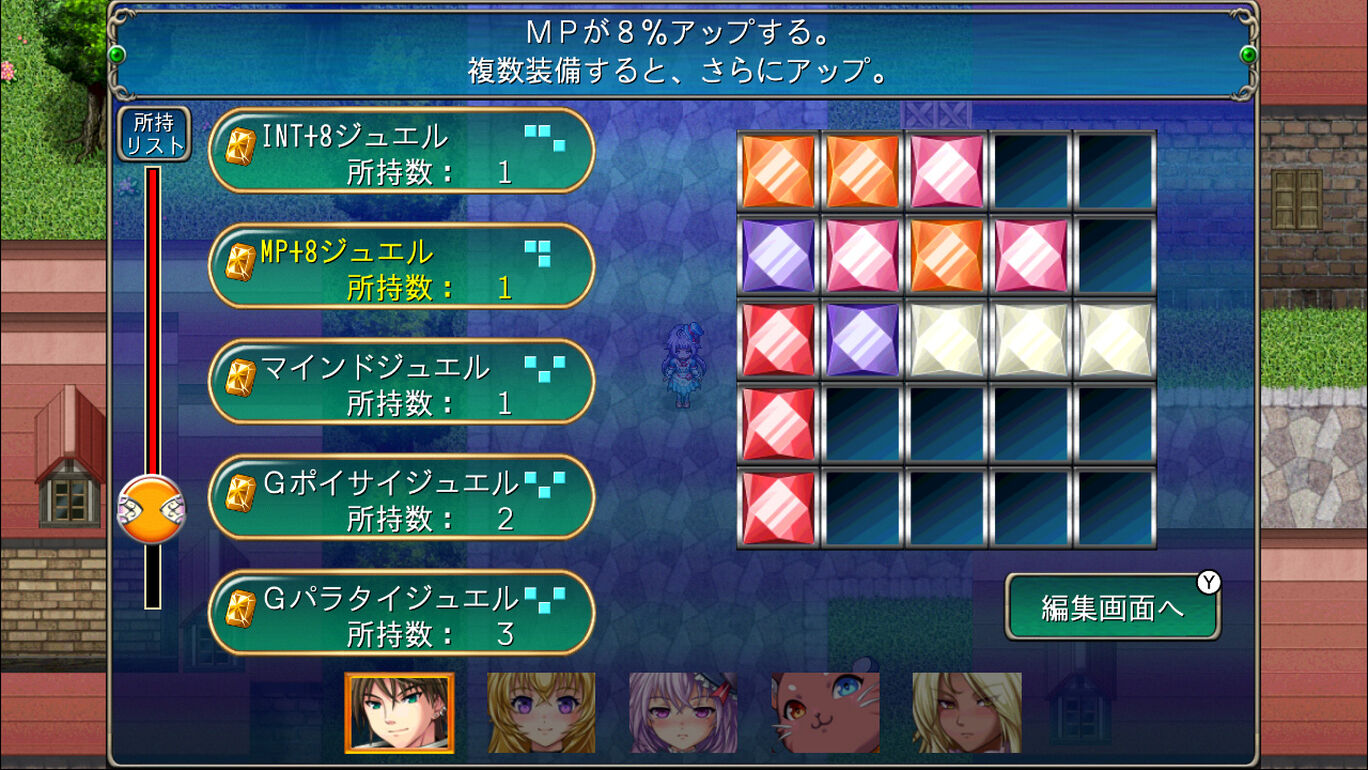Image resolution: width=1368 pixels, height=770 pixels.
Task: Open the 編集画面へ edit screen button
Action: coord(1113,605)
